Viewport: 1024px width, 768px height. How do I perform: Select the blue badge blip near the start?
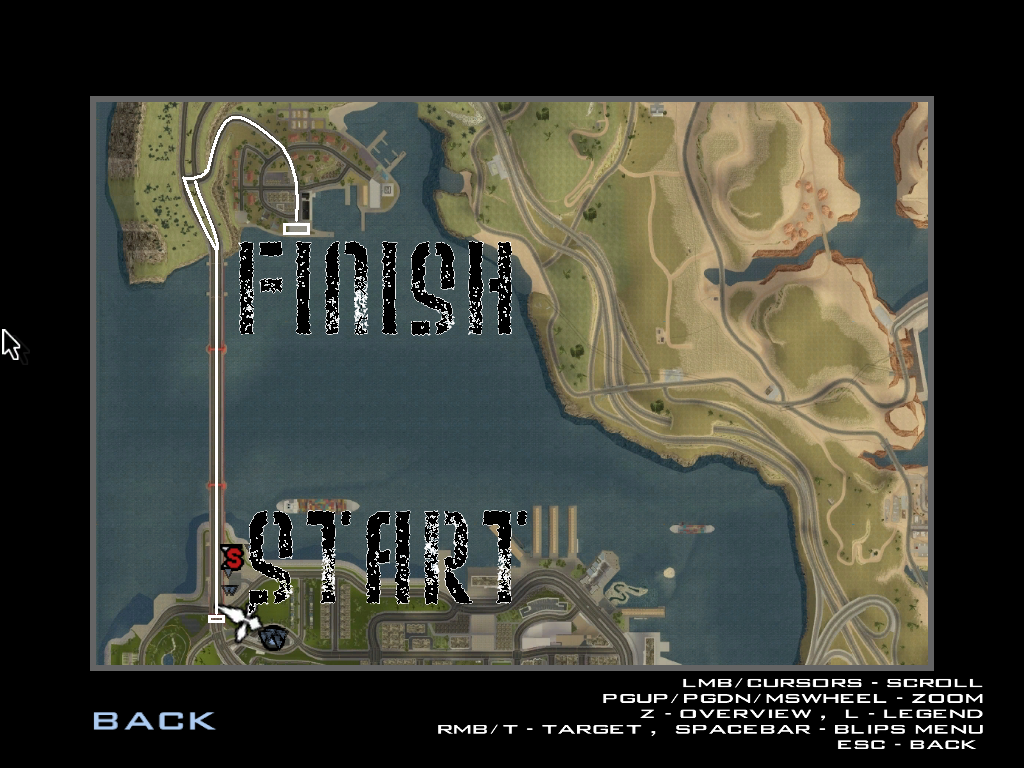pyautogui.click(x=272, y=637)
